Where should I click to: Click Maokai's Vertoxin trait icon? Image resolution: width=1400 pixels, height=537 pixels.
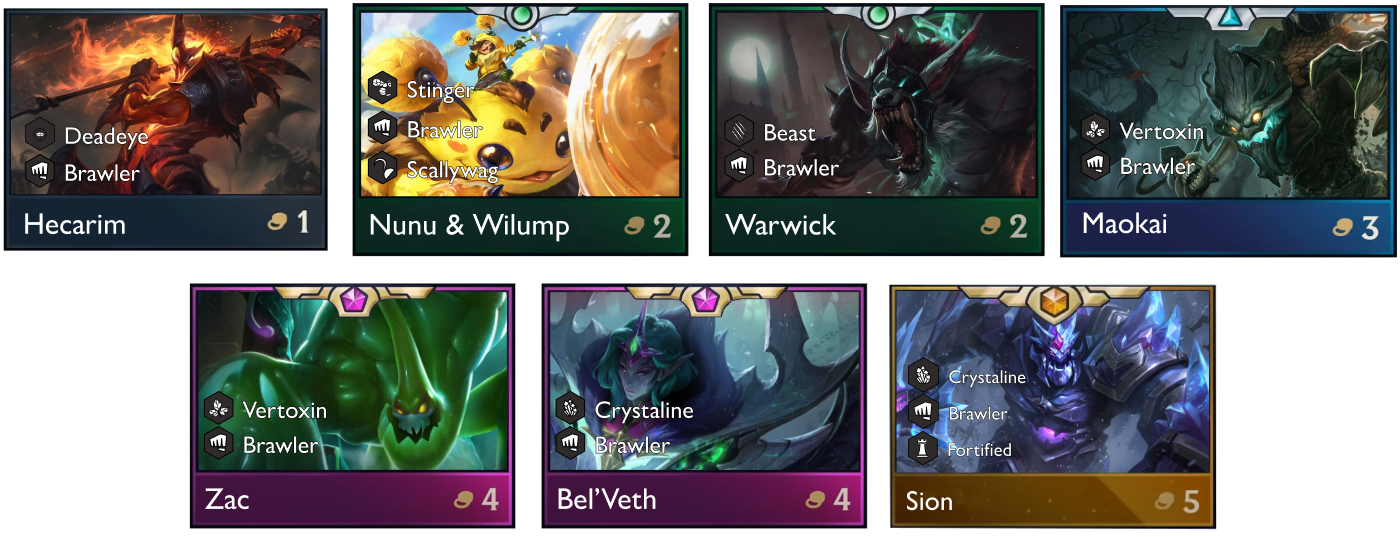[1096, 131]
